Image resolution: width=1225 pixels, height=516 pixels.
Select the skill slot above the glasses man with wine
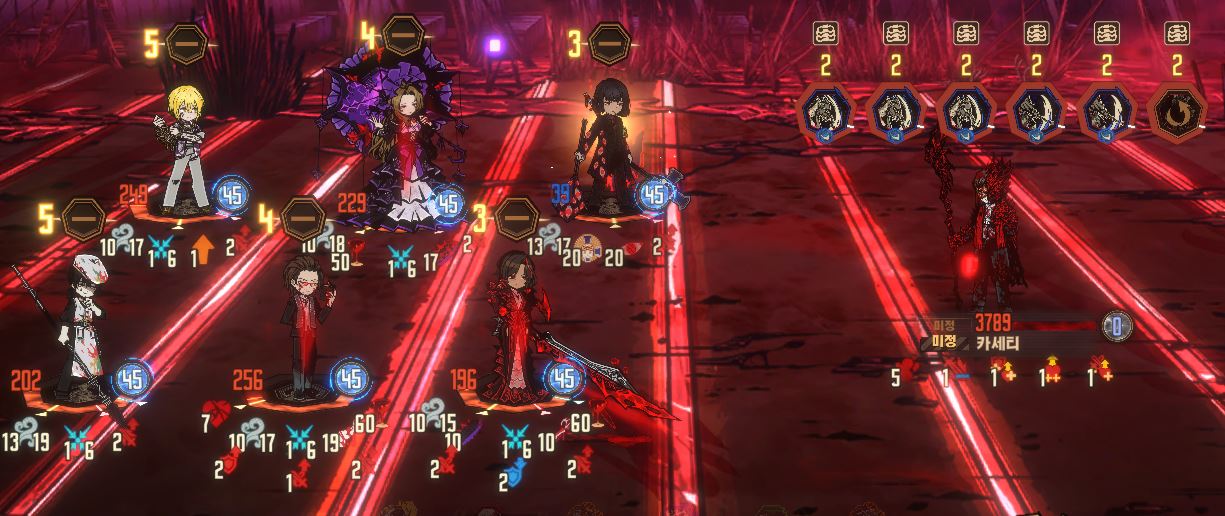pos(302,218)
